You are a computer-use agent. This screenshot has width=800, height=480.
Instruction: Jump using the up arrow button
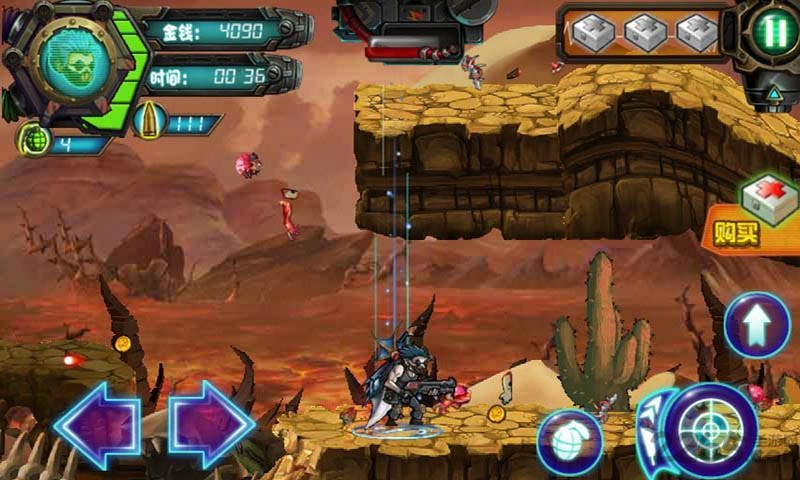(757, 325)
